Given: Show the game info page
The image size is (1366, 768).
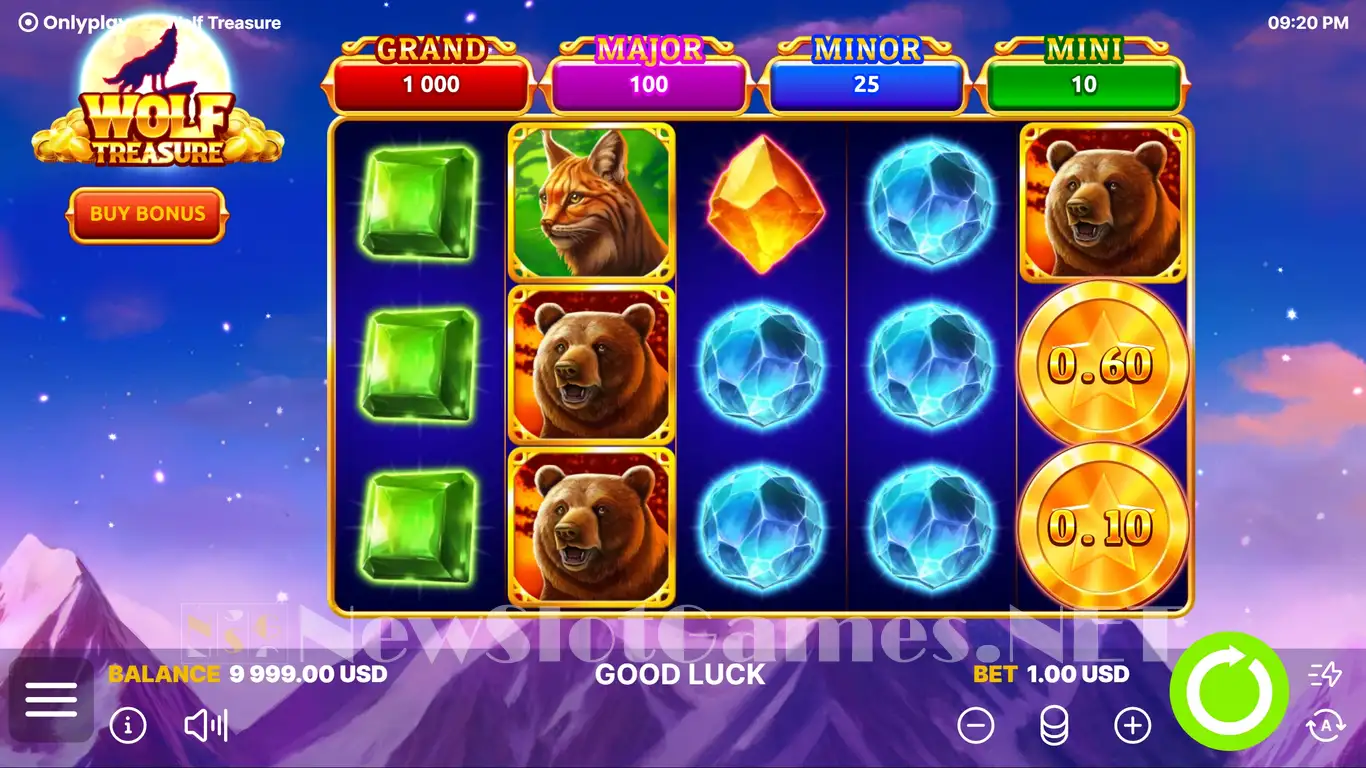Looking at the screenshot, I should click(128, 725).
